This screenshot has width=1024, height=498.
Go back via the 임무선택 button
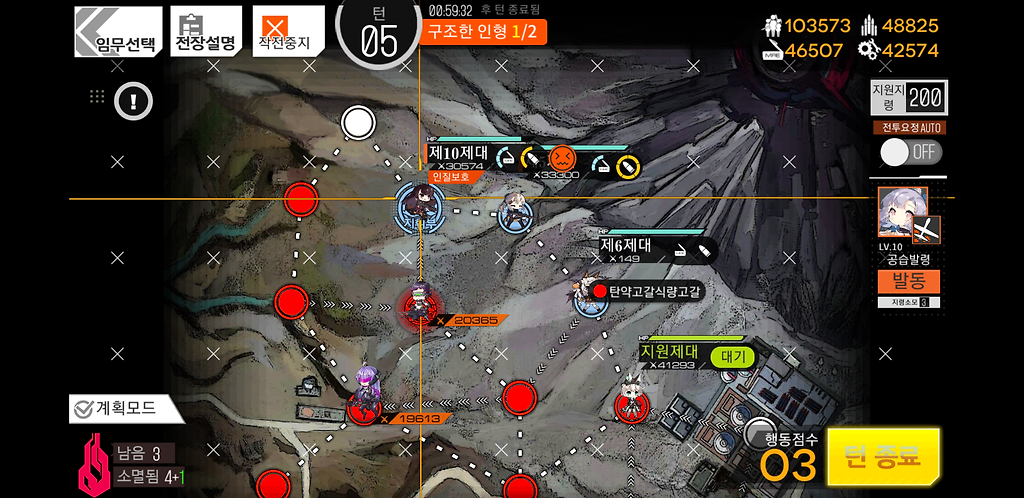click(x=118, y=32)
